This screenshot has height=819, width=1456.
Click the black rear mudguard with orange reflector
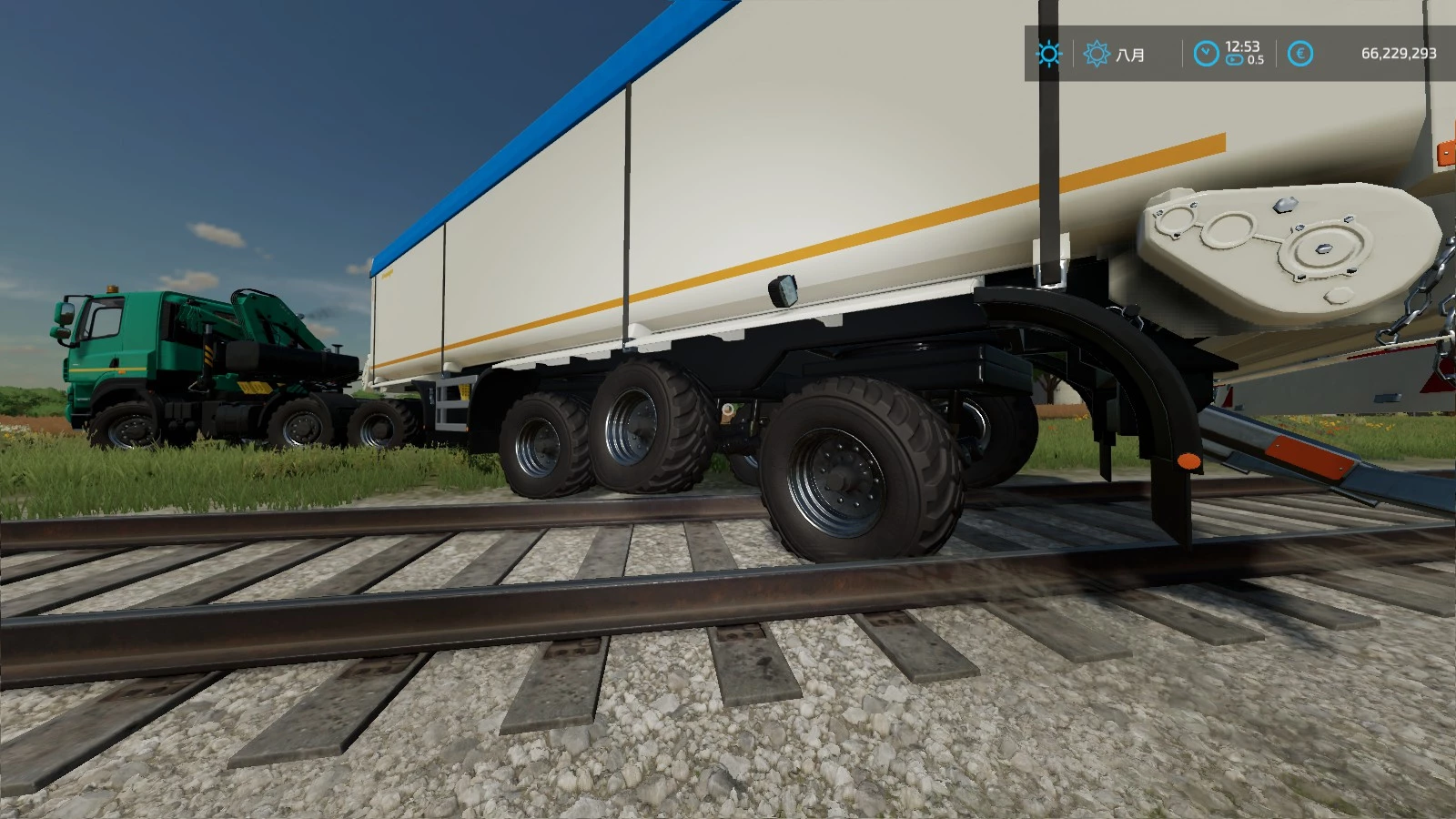[x=1165, y=409]
